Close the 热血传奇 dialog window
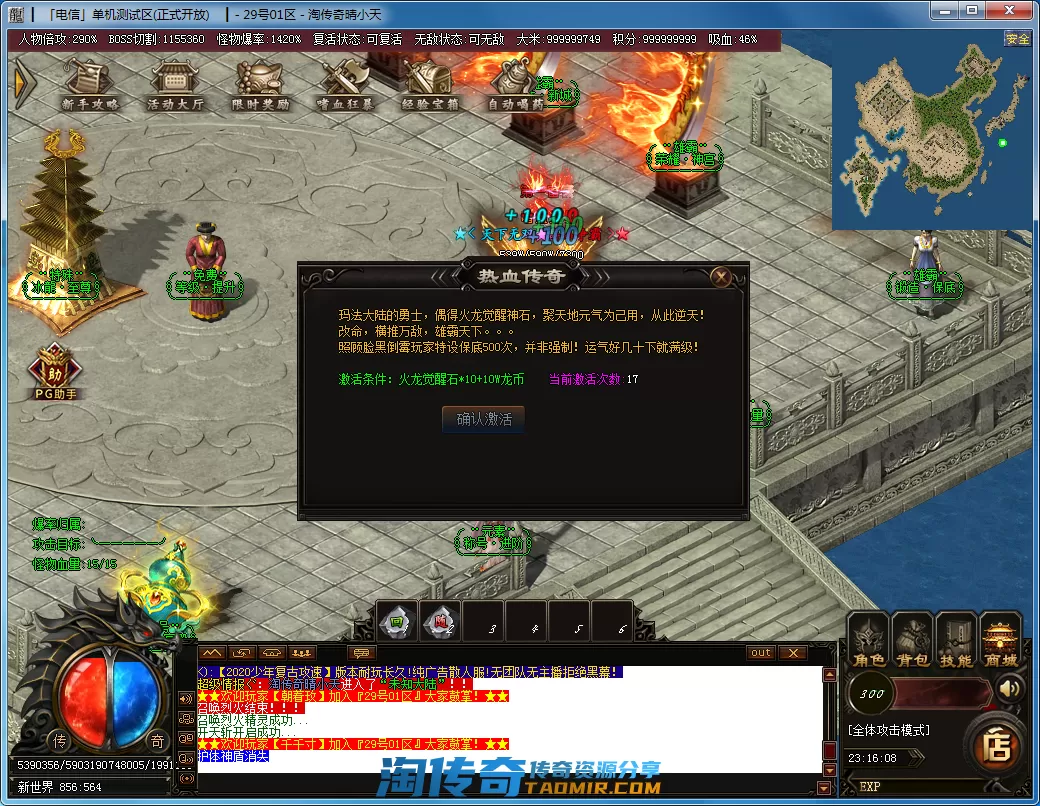The height and width of the screenshot is (806, 1040). 720,277
